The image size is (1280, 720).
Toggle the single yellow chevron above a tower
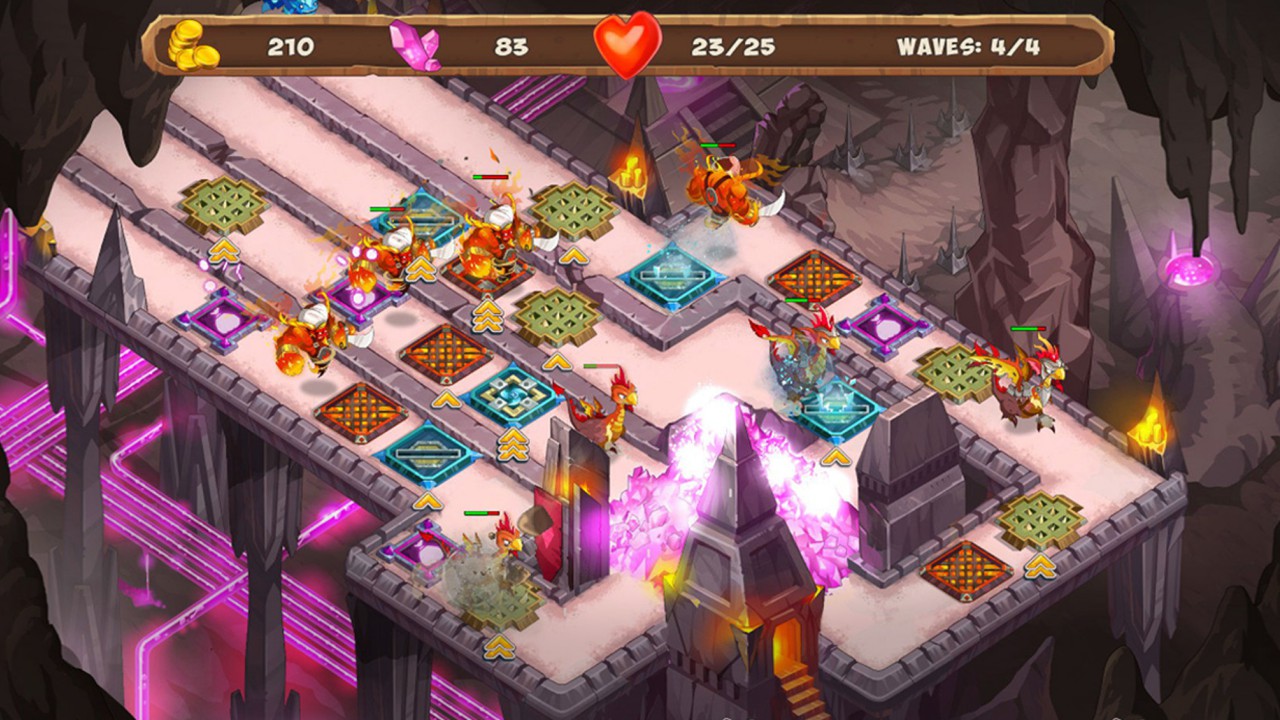pyautogui.click(x=573, y=253)
